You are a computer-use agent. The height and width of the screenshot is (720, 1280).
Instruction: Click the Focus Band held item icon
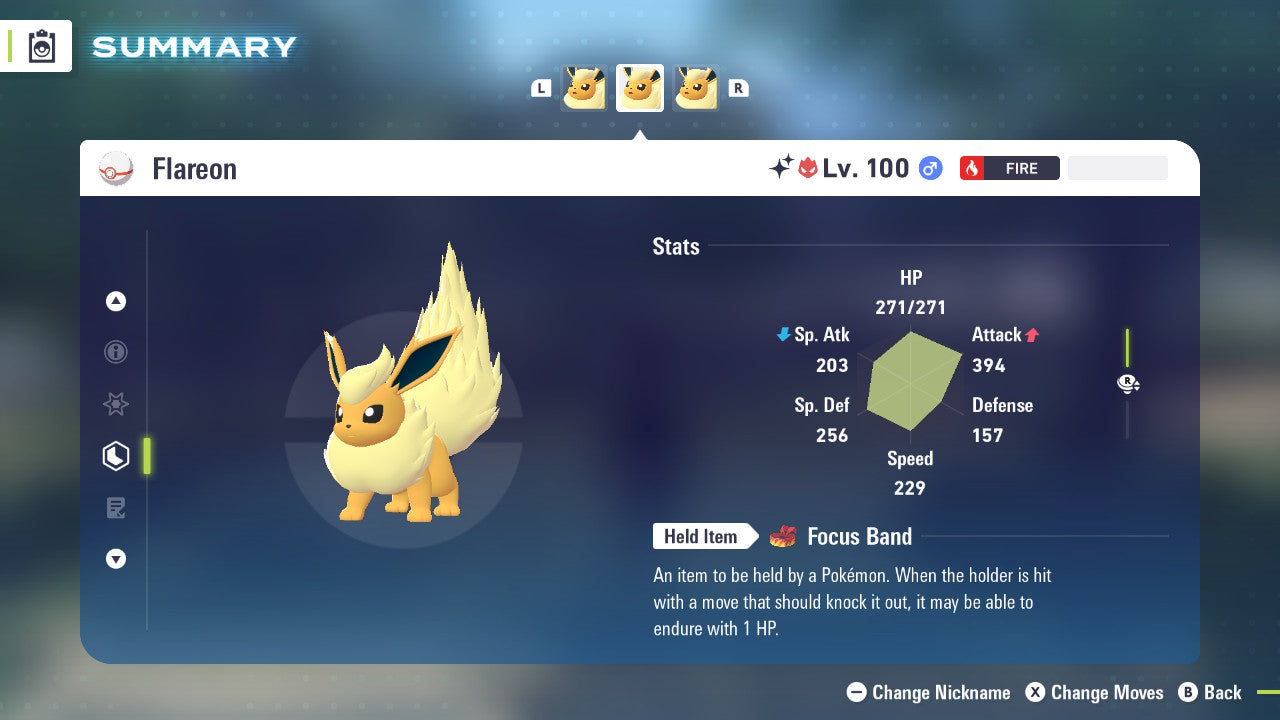(x=782, y=536)
